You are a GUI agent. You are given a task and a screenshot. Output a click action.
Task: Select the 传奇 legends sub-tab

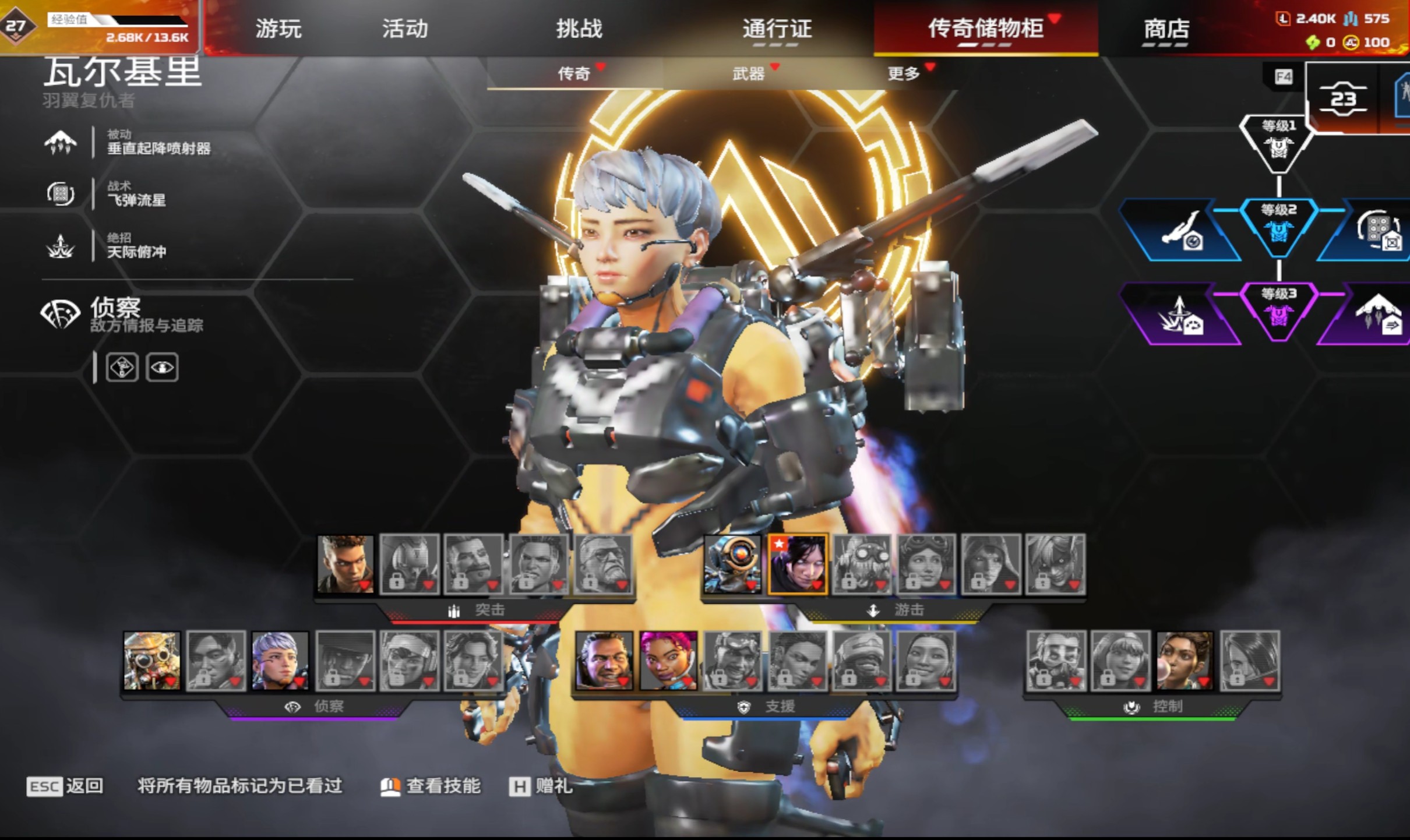coord(574,74)
